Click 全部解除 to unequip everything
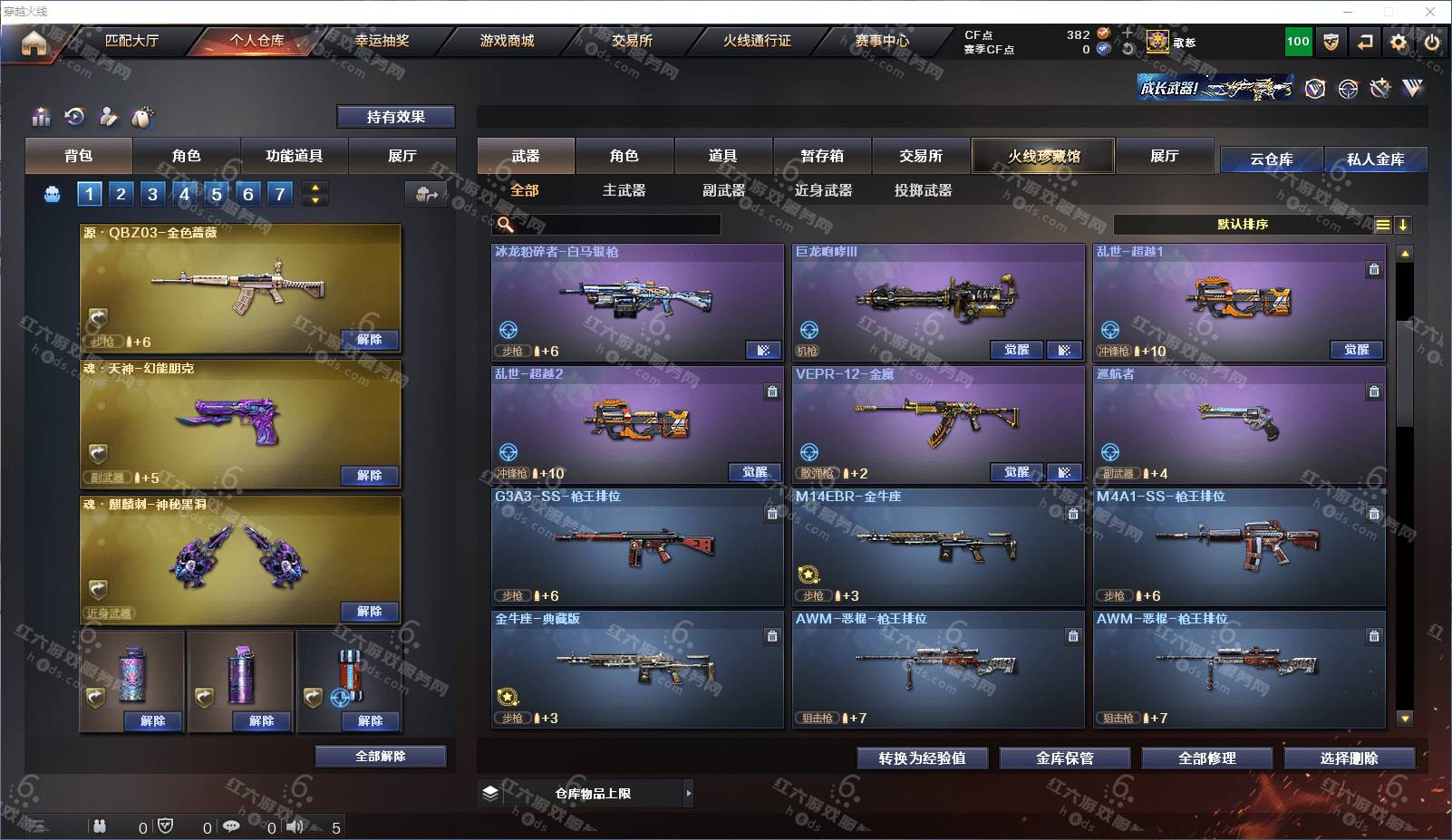1452x840 pixels. [380, 757]
